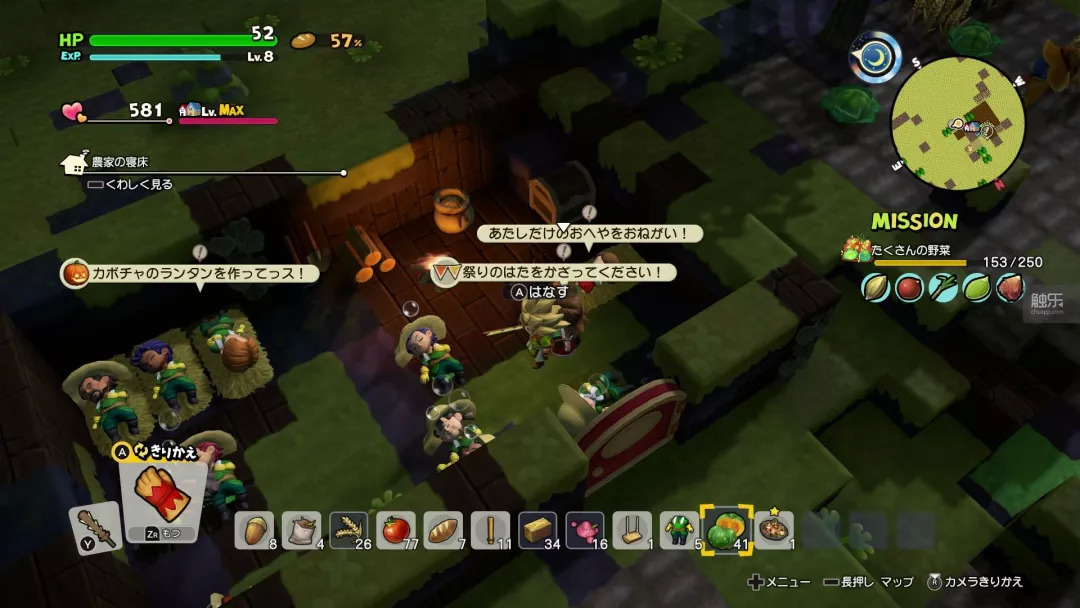
Task: Choose the green outfit hotbar slot
Action: pyautogui.click(x=679, y=530)
